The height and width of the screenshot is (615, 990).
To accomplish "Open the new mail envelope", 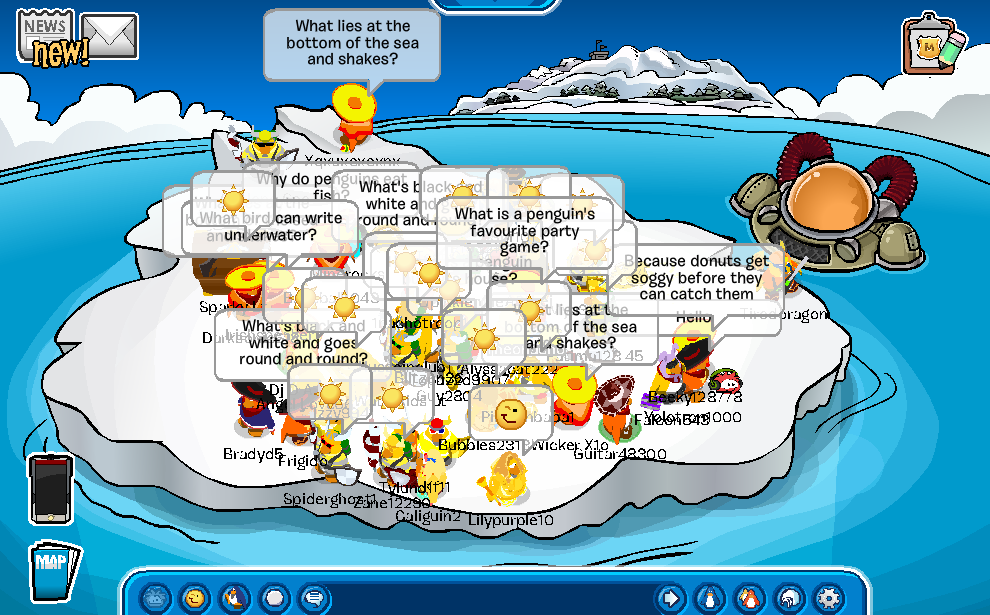I will [109, 36].
